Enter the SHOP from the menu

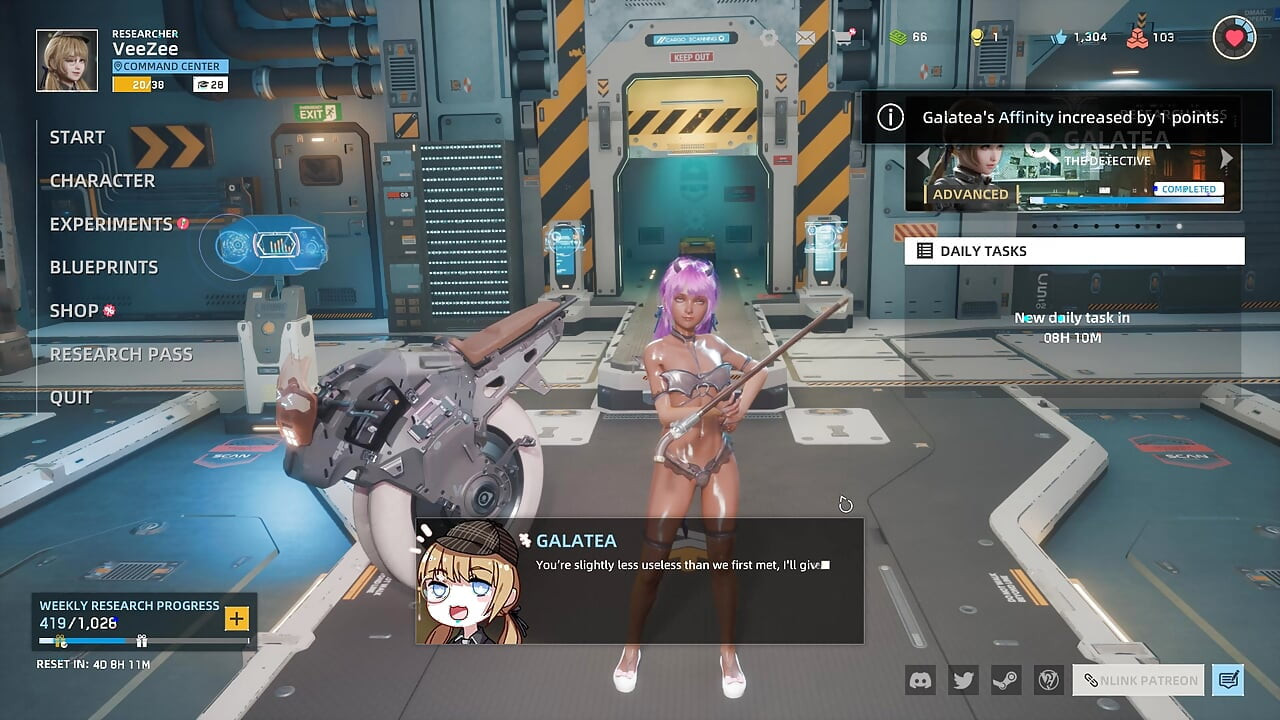pyautogui.click(x=74, y=311)
